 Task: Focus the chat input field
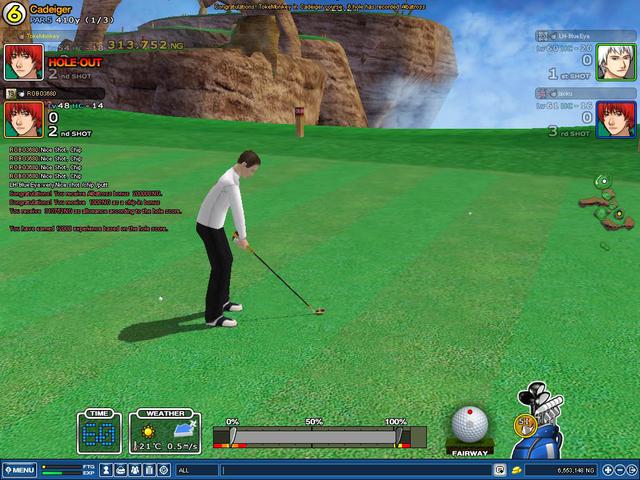click(x=350, y=470)
